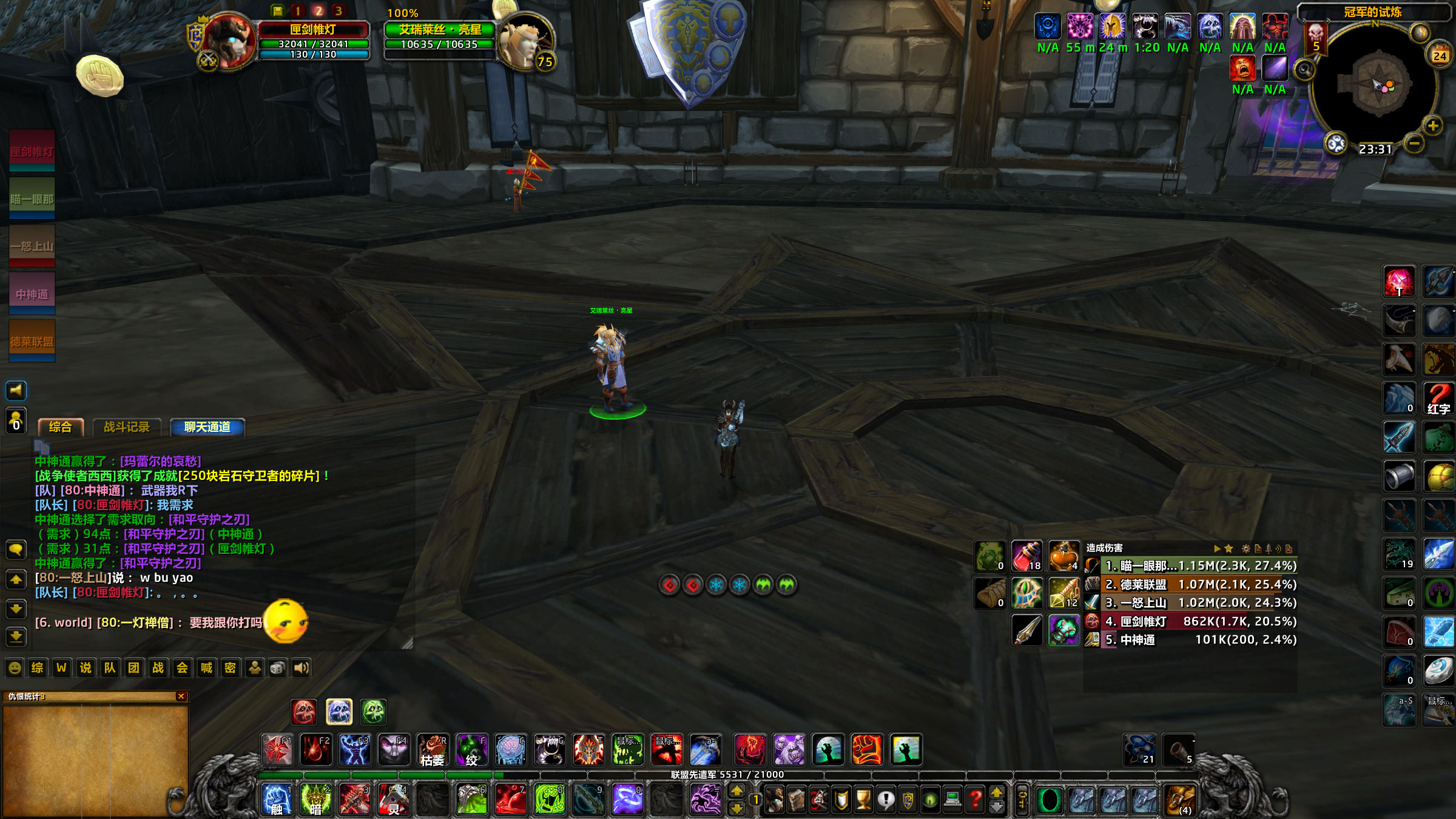Switch to the 聊天通道 chat tab
Screen dimensions: 1456x819
pos(206,427)
